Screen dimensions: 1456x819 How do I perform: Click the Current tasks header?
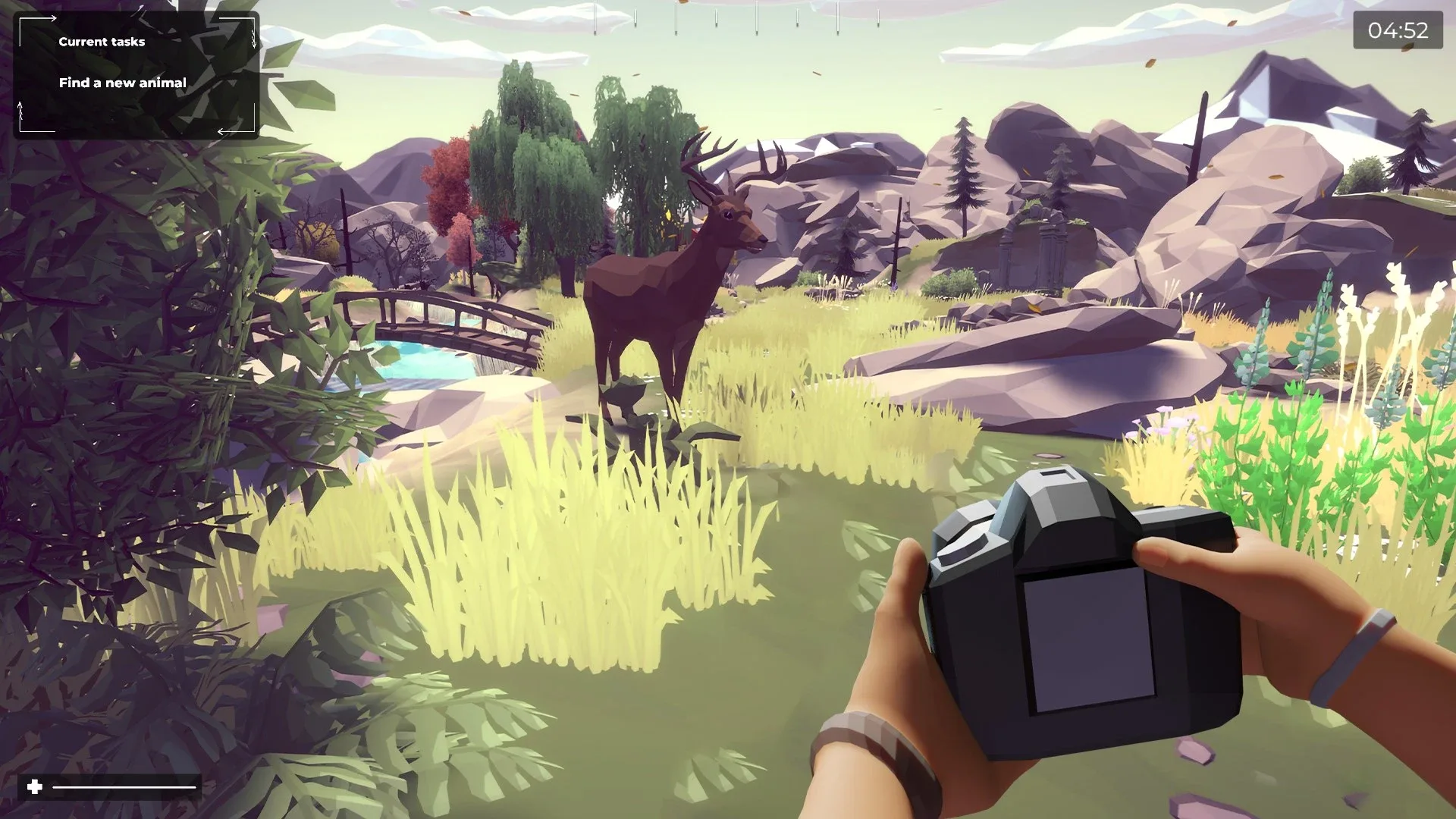point(102,42)
